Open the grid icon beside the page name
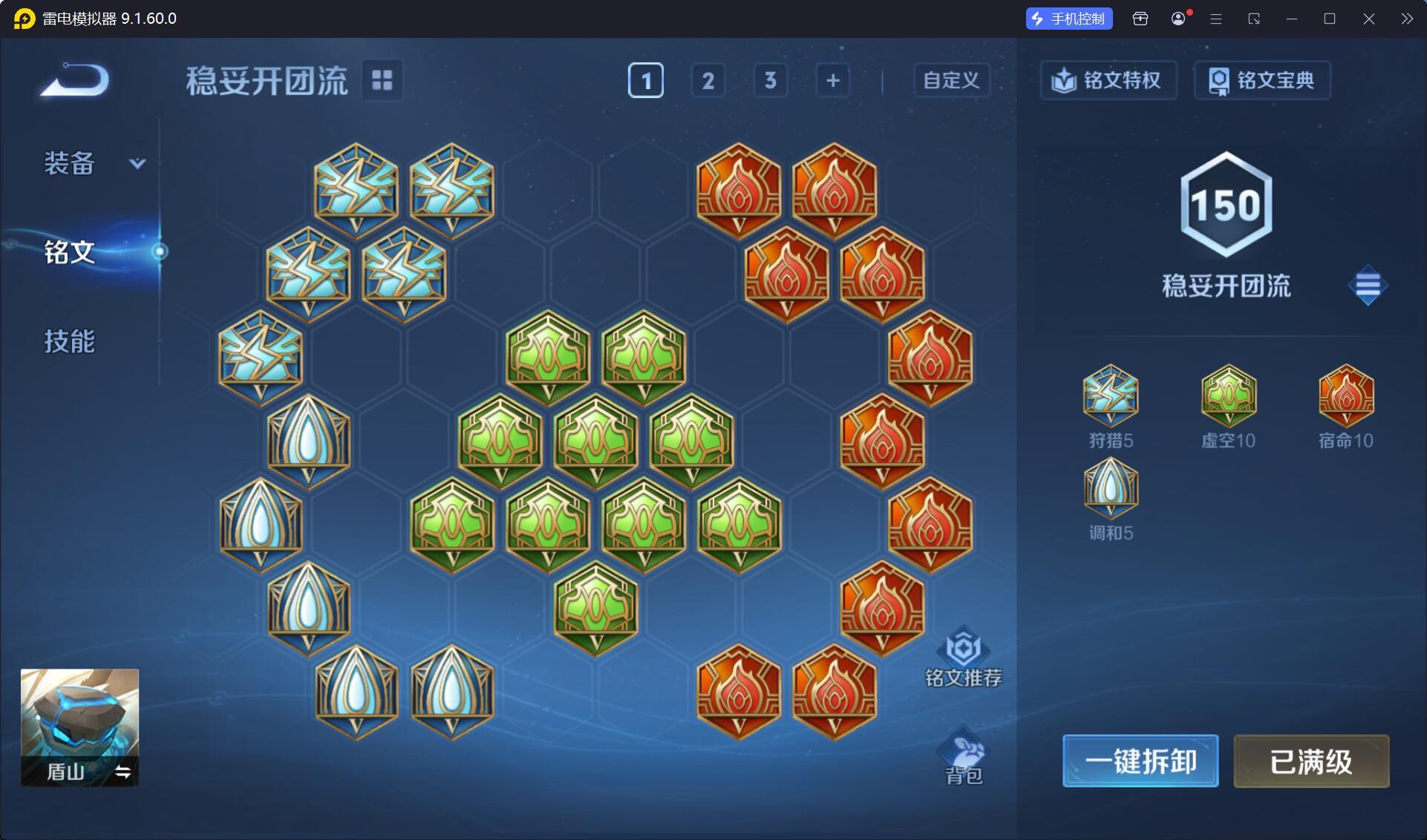 pyautogui.click(x=382, y=80)
